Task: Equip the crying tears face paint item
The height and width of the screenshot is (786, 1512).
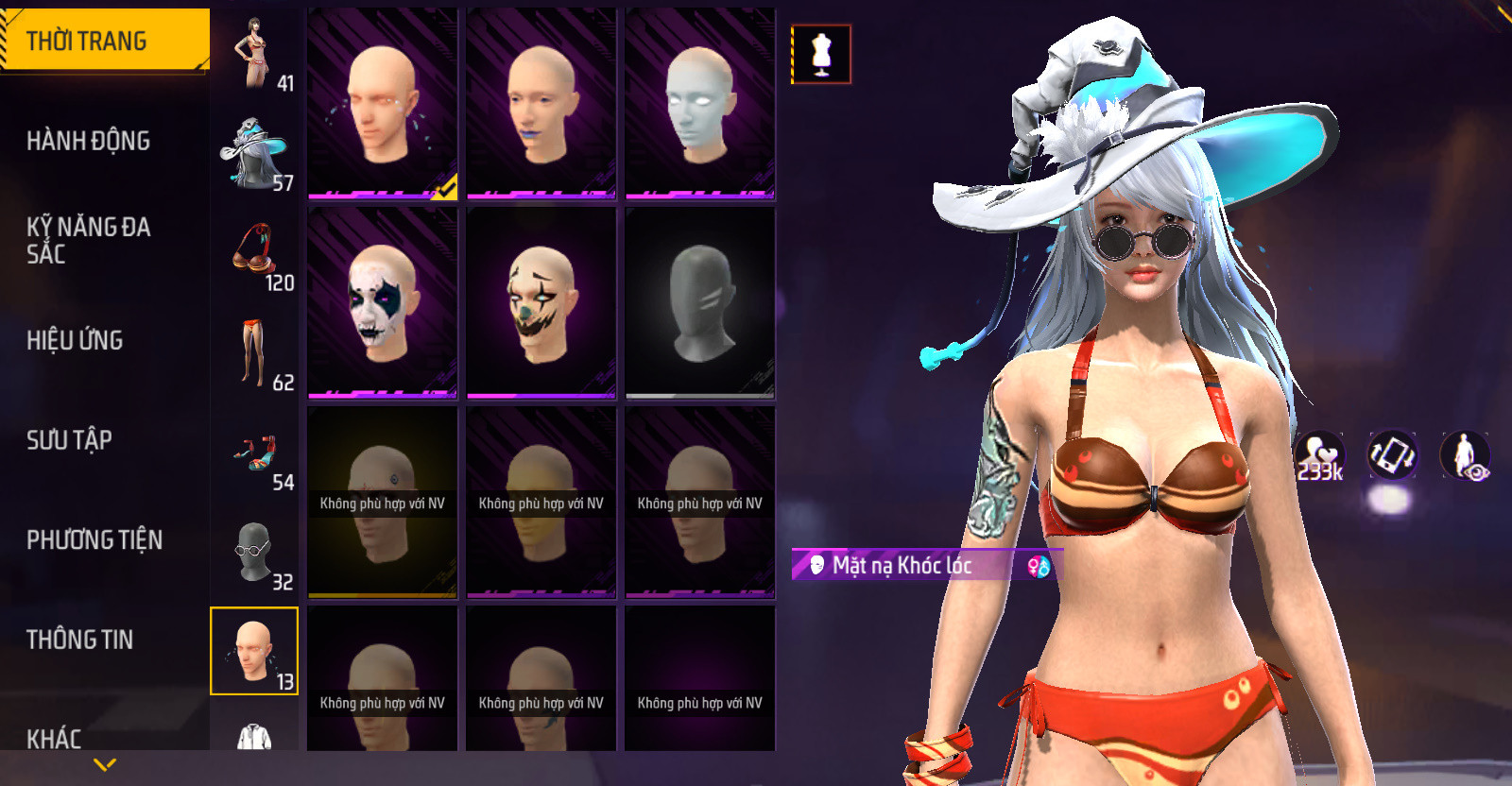Action: (x=382, y=104)
